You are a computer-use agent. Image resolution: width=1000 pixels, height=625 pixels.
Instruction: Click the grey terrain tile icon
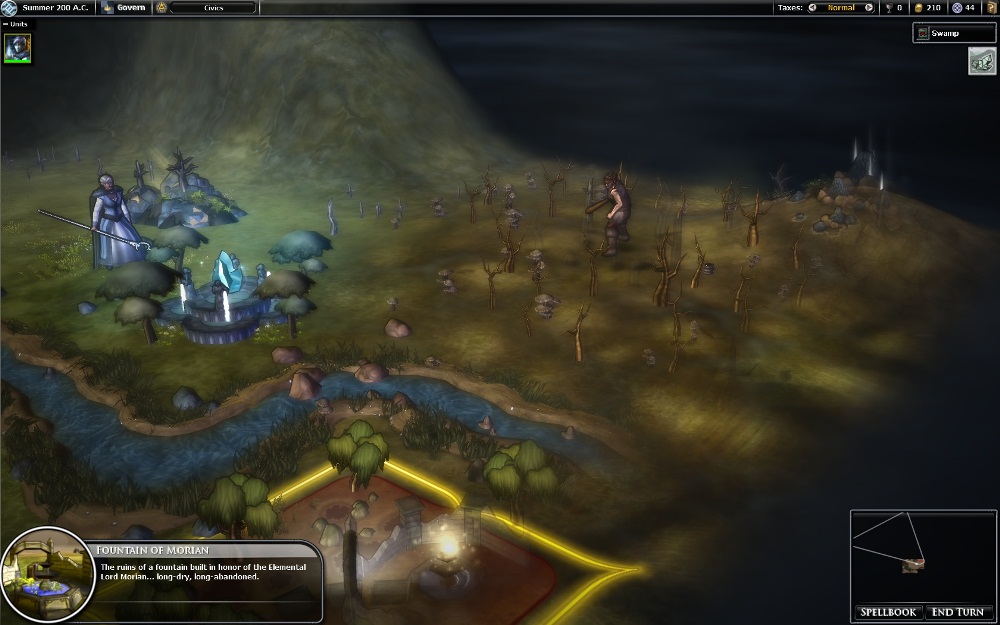click(x=980, y=61)
